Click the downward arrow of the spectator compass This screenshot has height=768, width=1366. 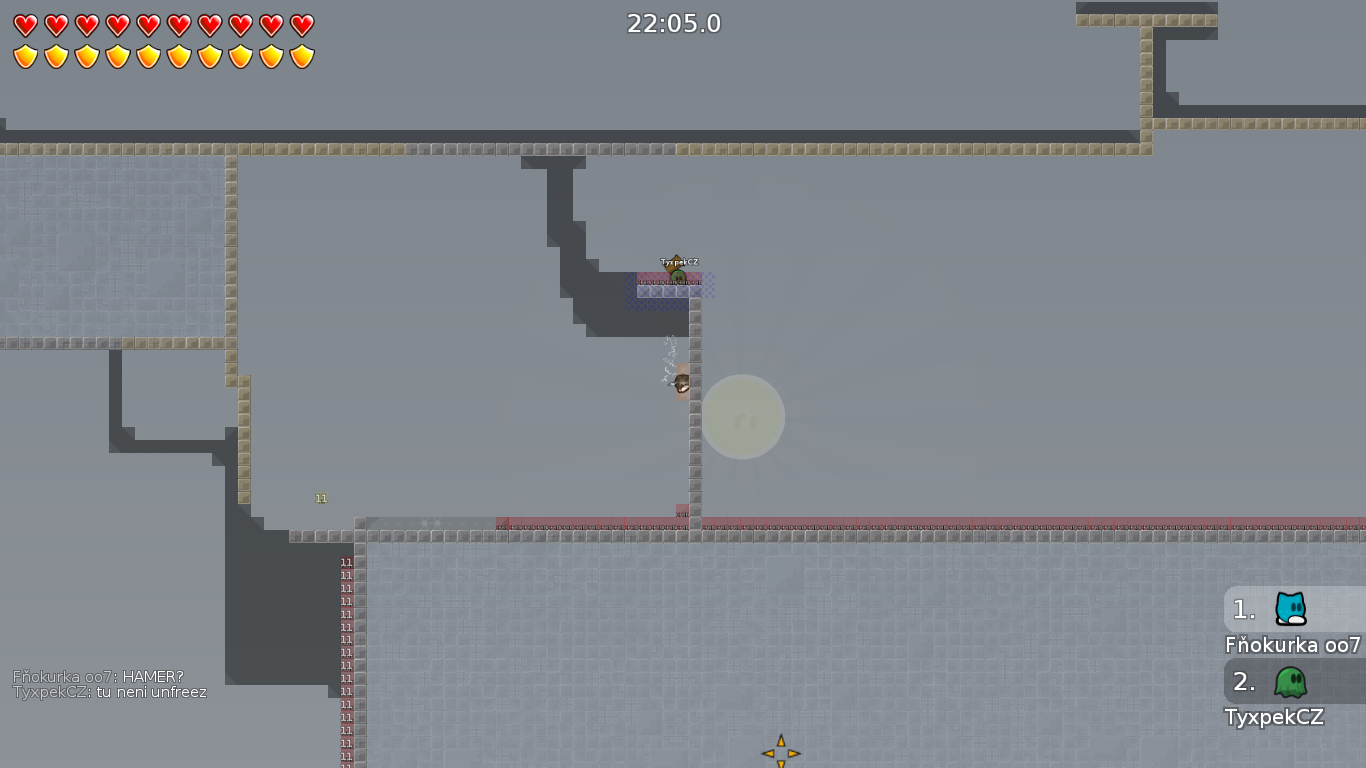coord(781,765)
